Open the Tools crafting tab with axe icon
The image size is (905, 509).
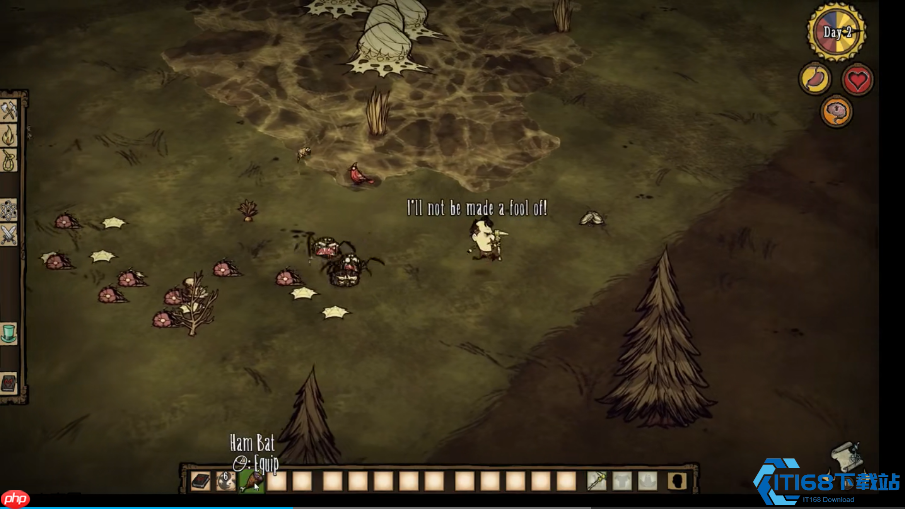pos(9,110)
